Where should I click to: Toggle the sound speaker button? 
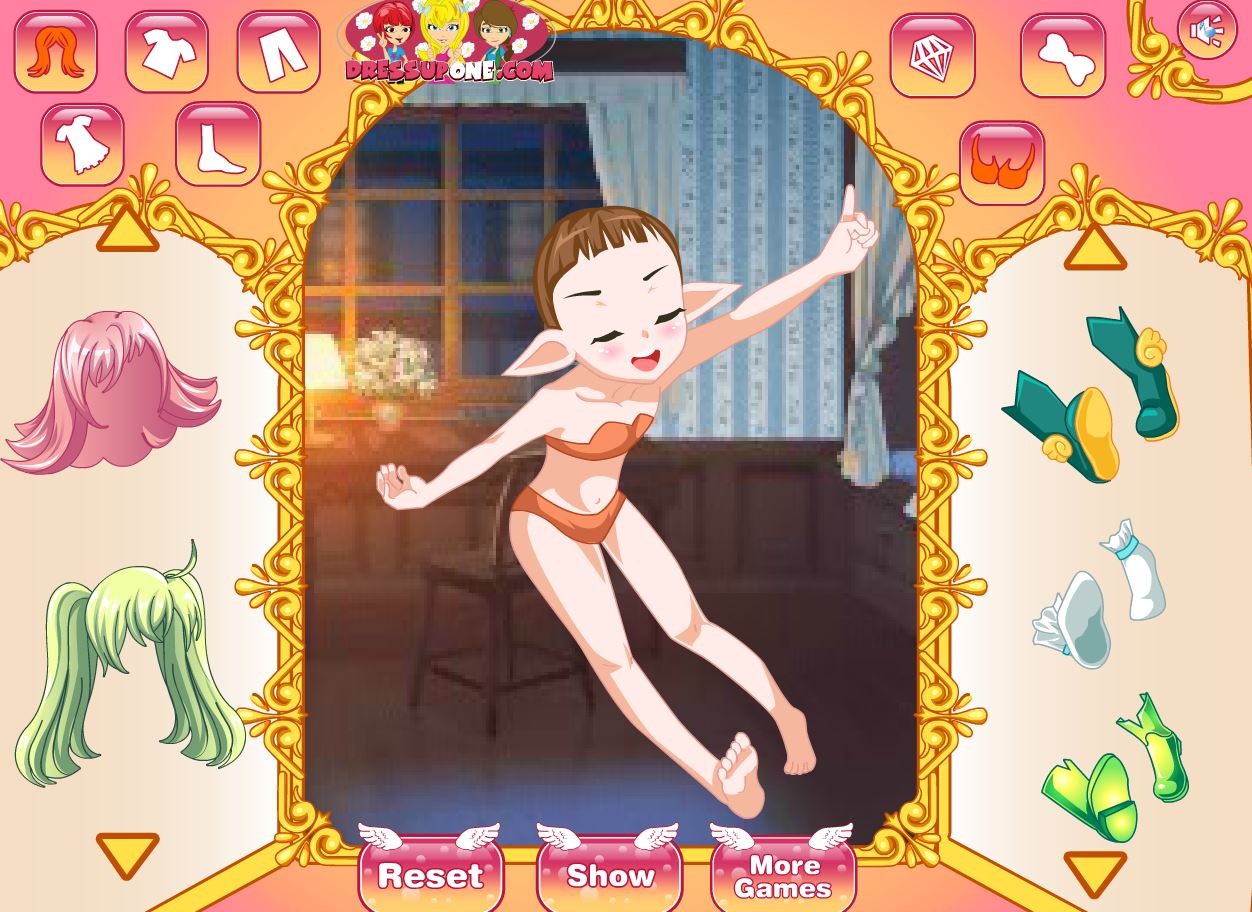(x=1207, y=31)
